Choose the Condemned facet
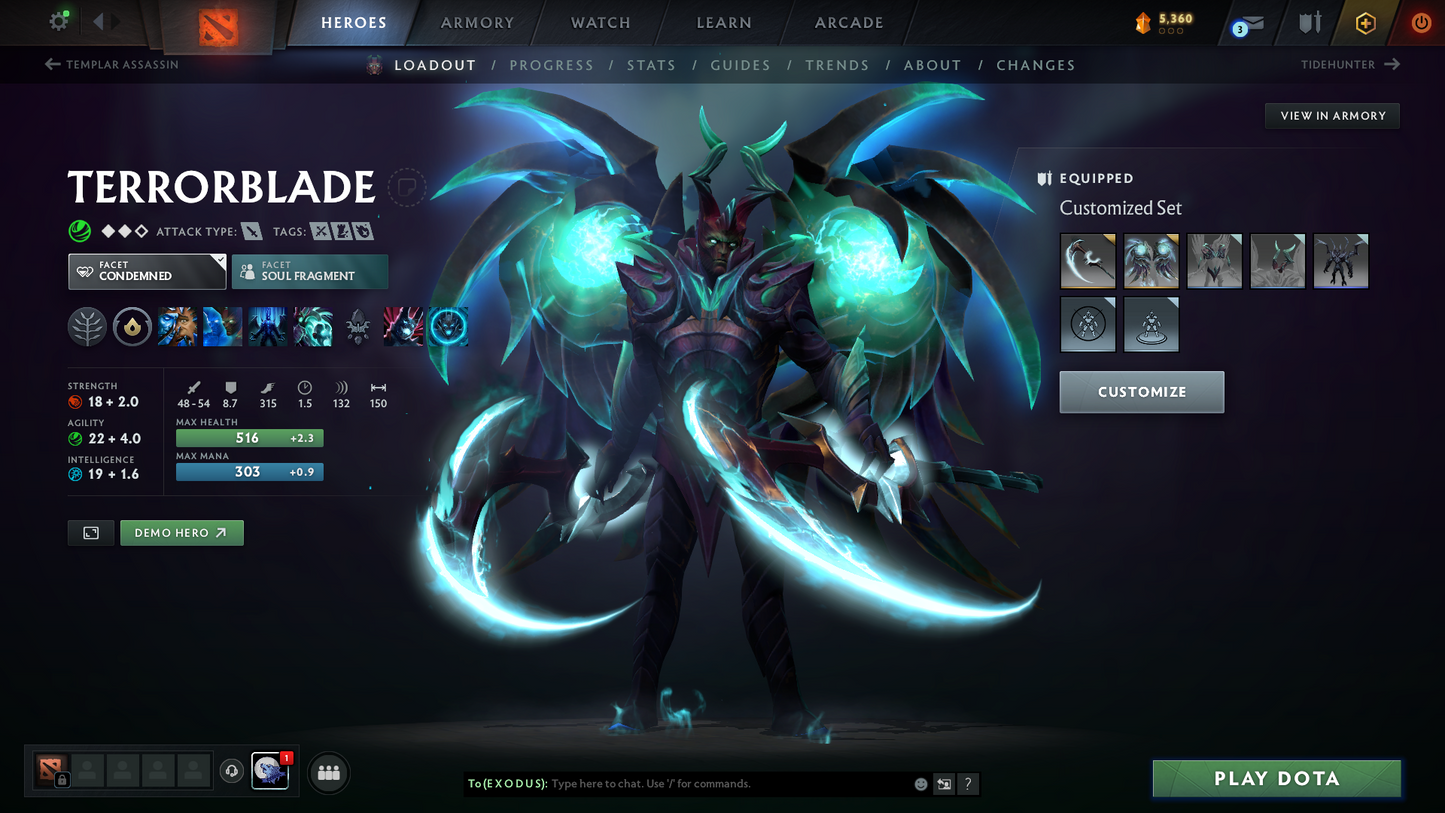Image resolution: width=1445 pixels, height=813 pixels. coord(147,271)
